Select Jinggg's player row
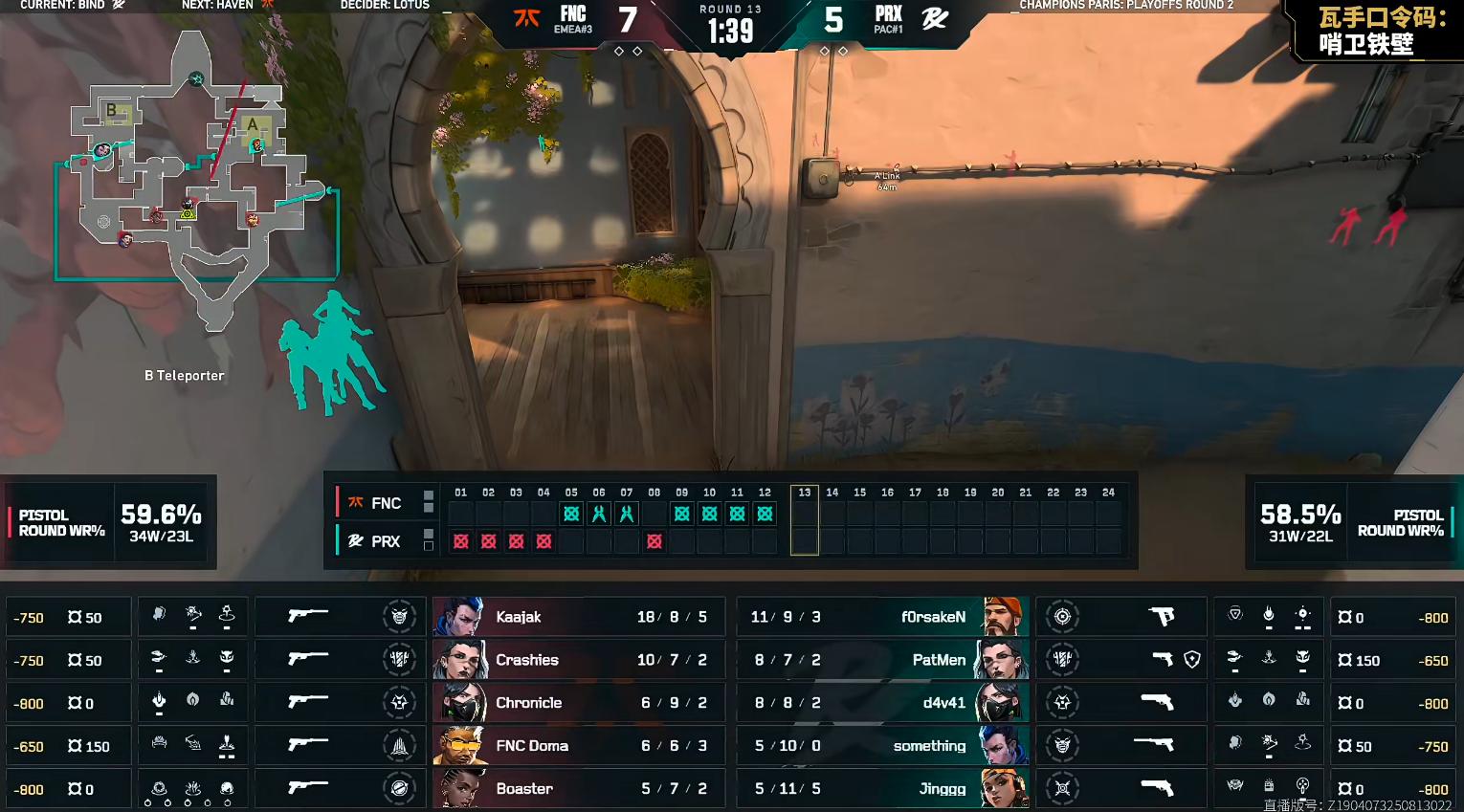 tap(882, 789)
